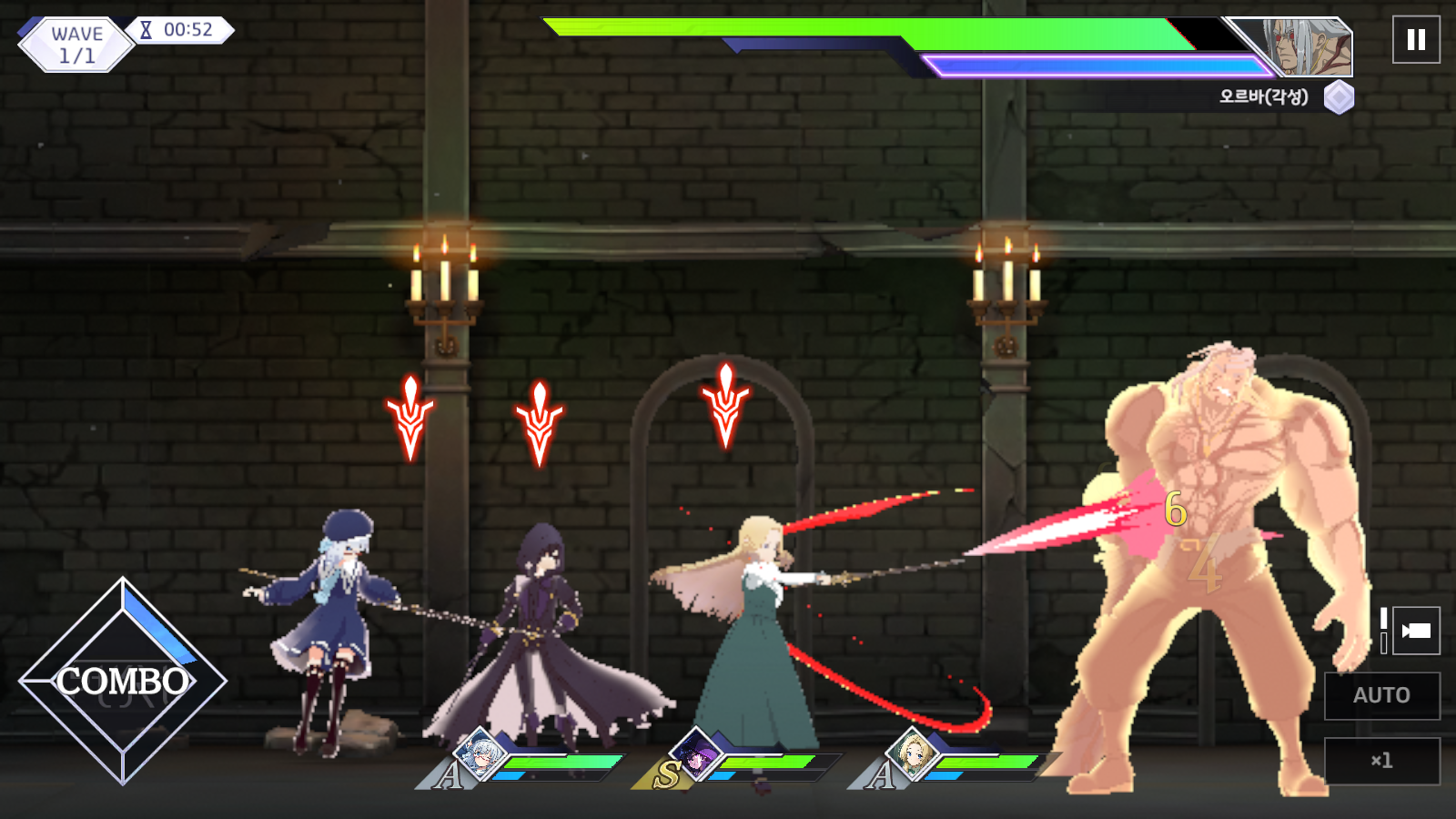
Task: Toggle AUTO battle mode
Action: pyautogui.click(x=1381, y=695)
